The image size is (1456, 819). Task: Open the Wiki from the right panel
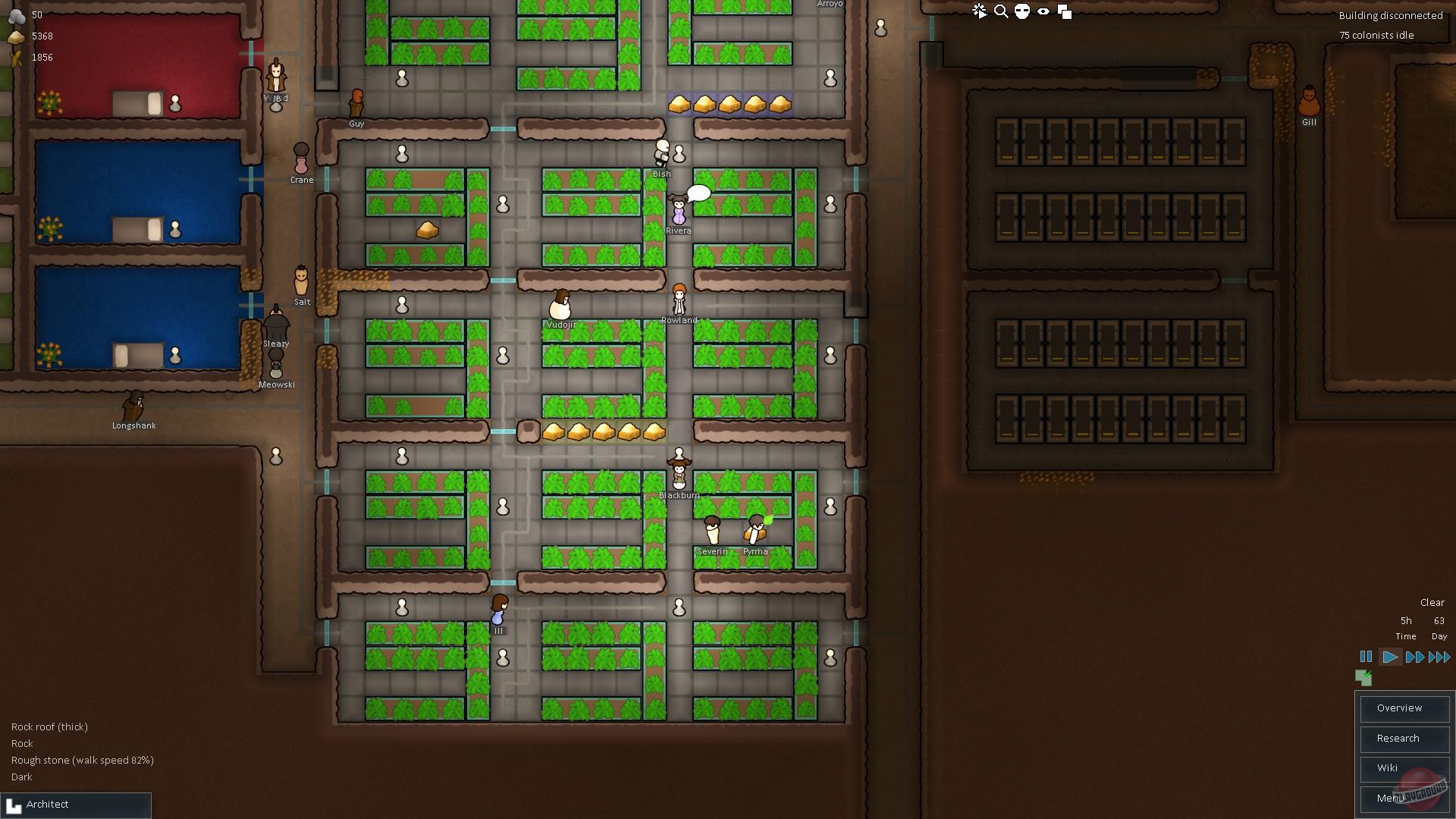click(x=1404, y=768)
